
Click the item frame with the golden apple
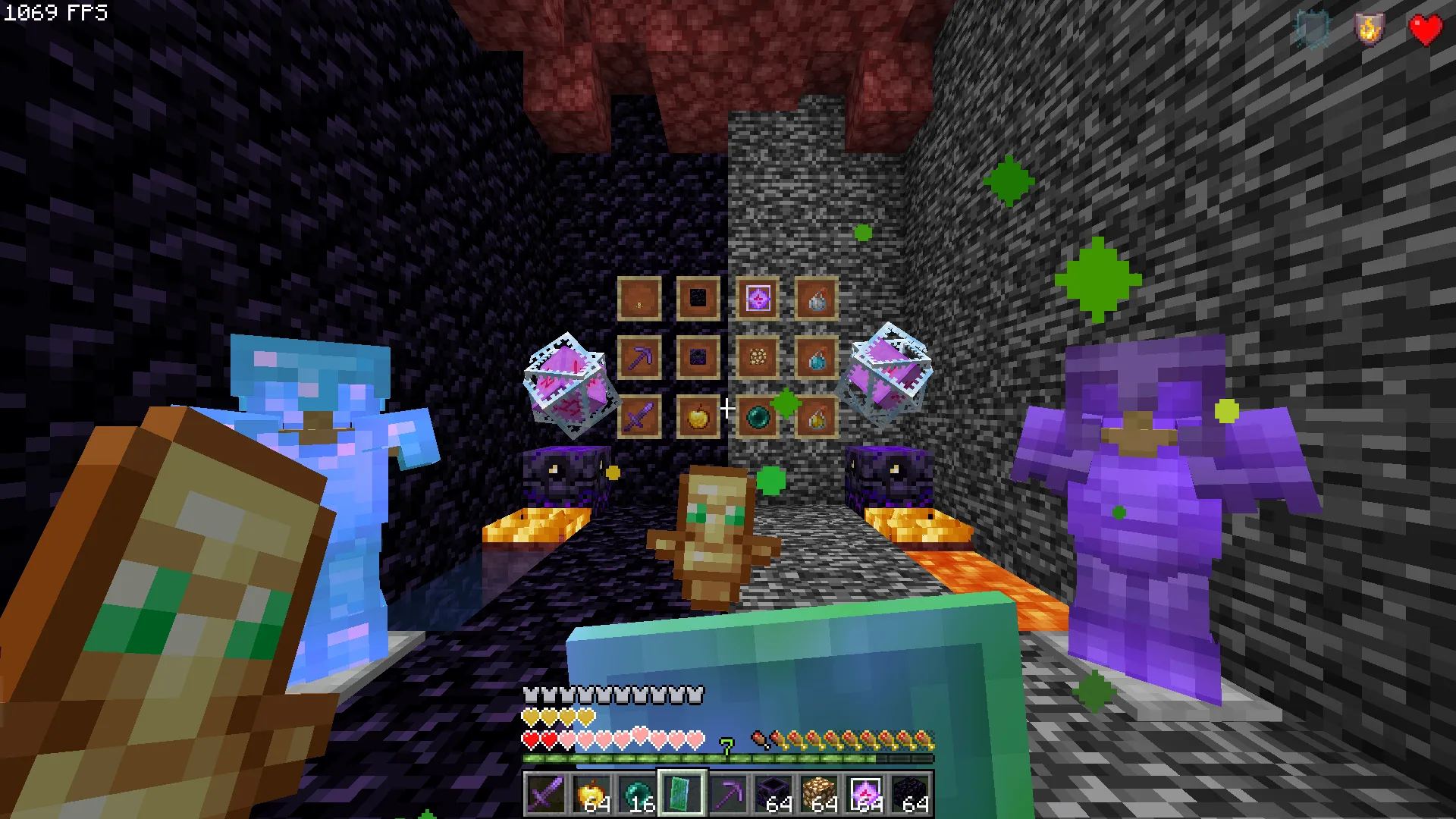click(698, 416)
